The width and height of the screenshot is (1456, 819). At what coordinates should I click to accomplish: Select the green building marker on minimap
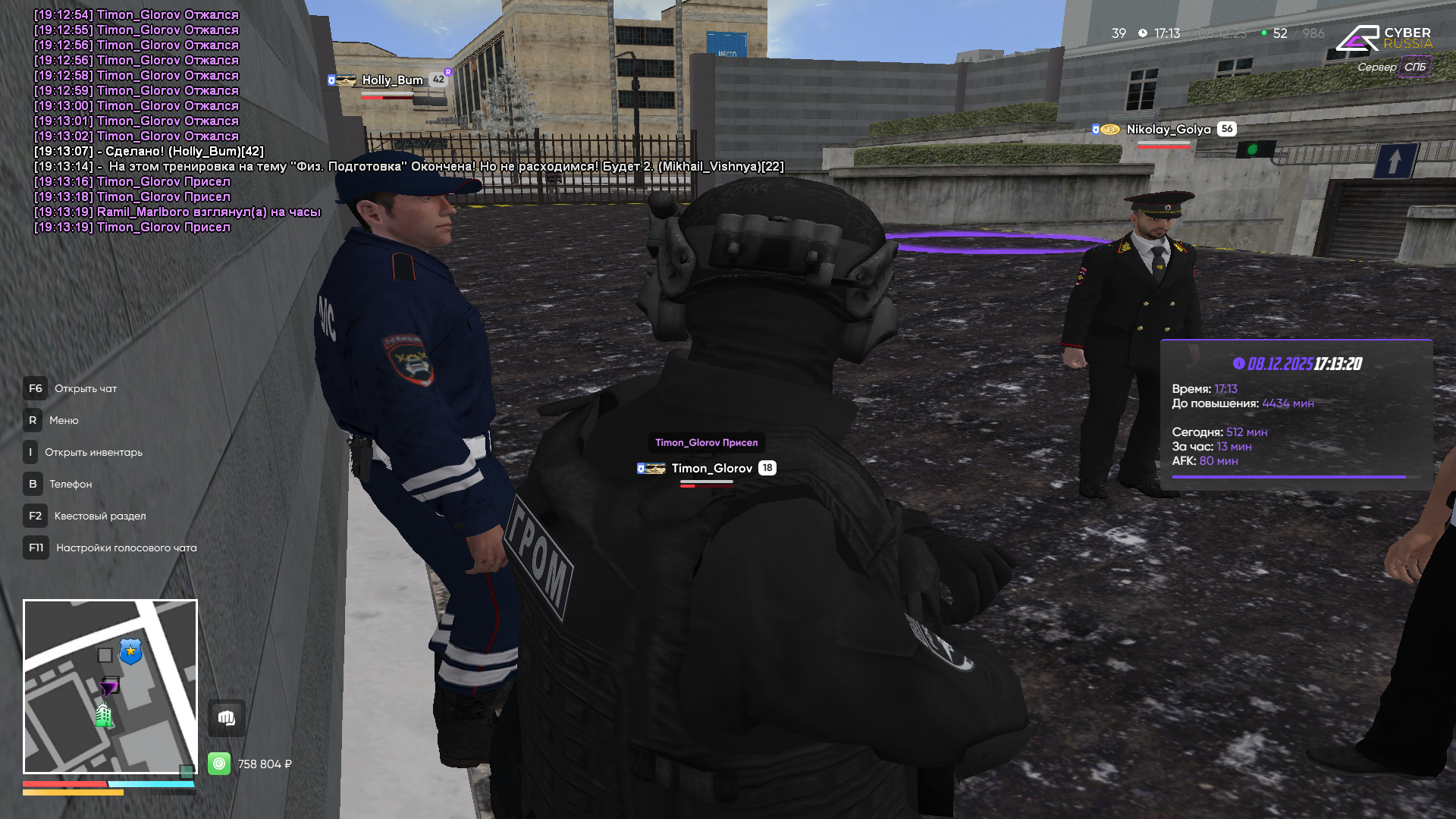tap(103, 715)
